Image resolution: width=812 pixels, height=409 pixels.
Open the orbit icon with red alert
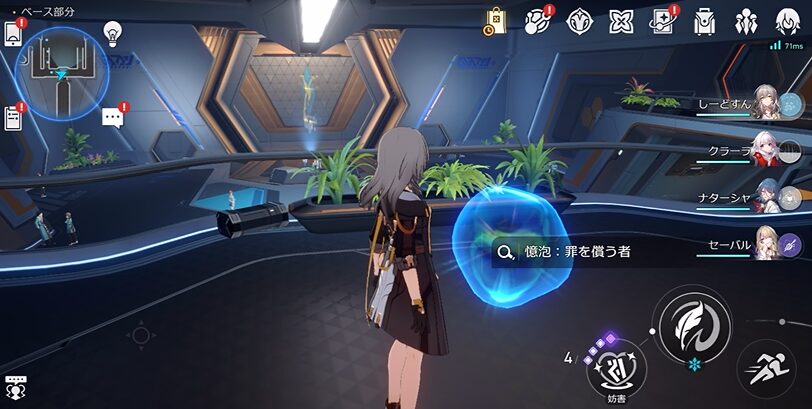click(x=538, y=21)
